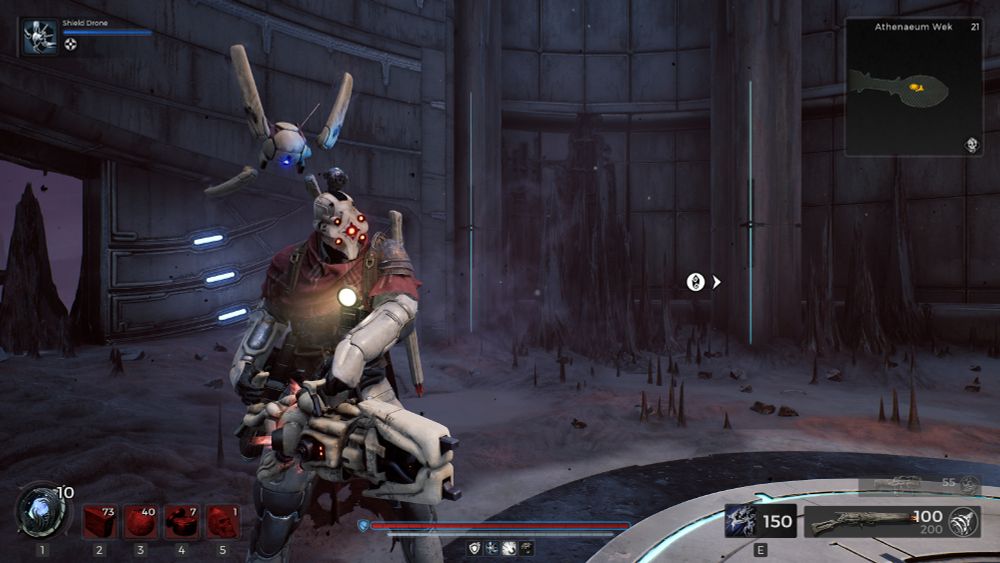Use the relic in quick slot 1

pos(41,511)
